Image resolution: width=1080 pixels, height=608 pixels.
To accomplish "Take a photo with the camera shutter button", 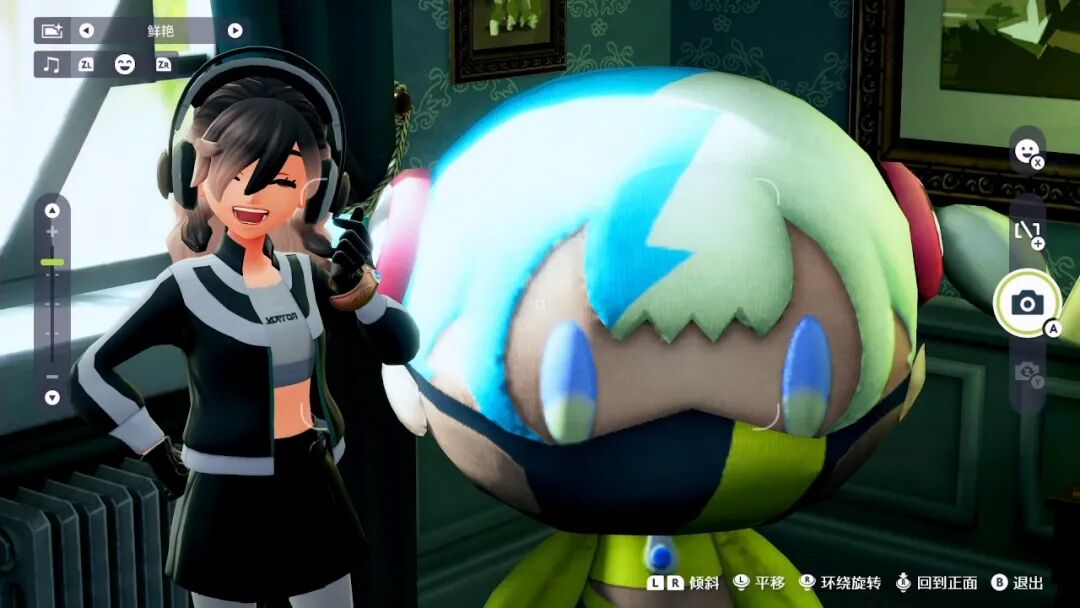I will (1026, 304).
